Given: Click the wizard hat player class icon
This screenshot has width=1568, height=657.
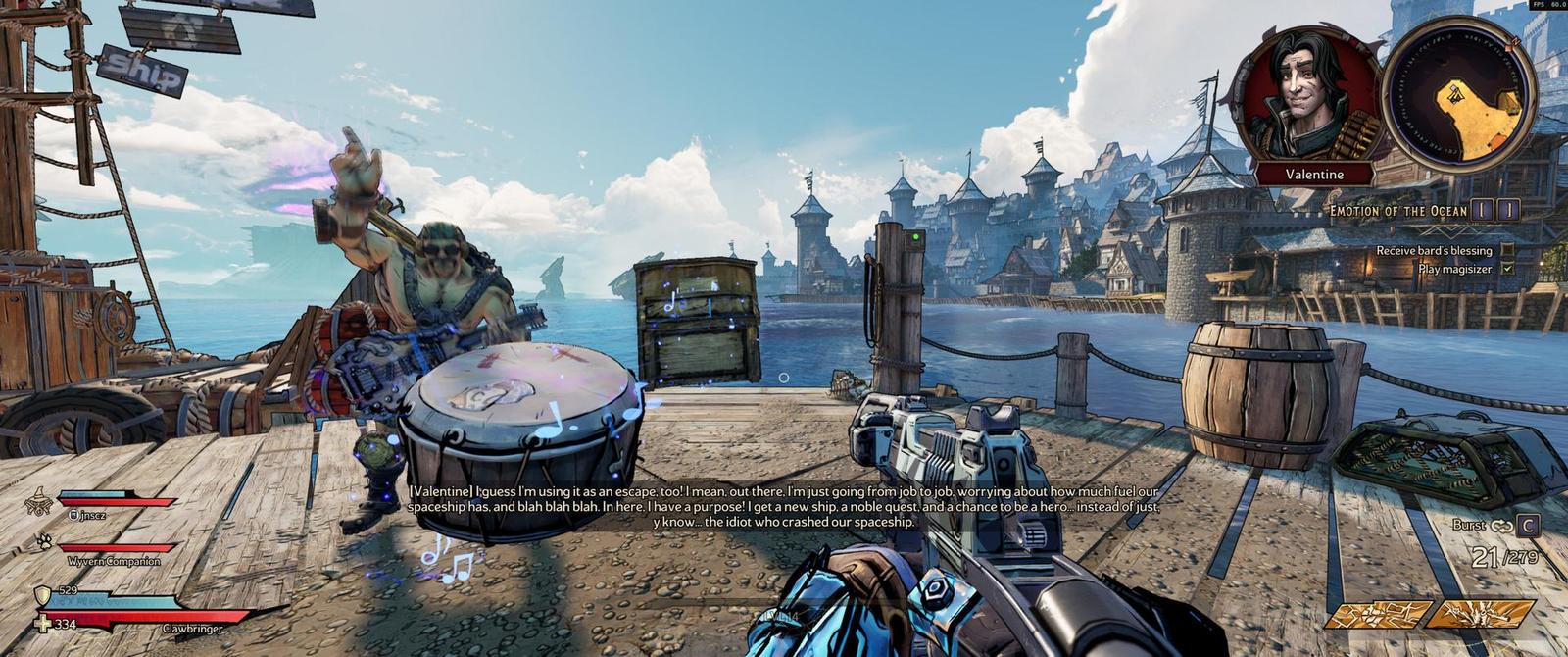Looking at the screenshot, I should tap(39, 502).
